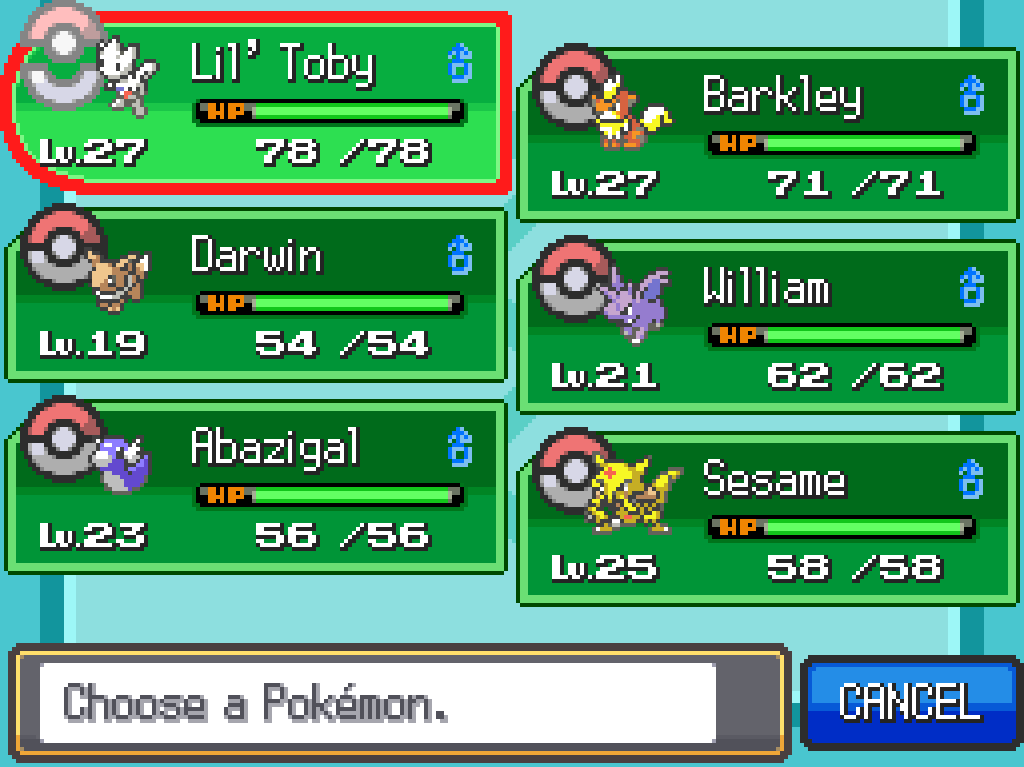Select Sesame's party slot
Screen dimensions: 1024x767
(768, 520)
